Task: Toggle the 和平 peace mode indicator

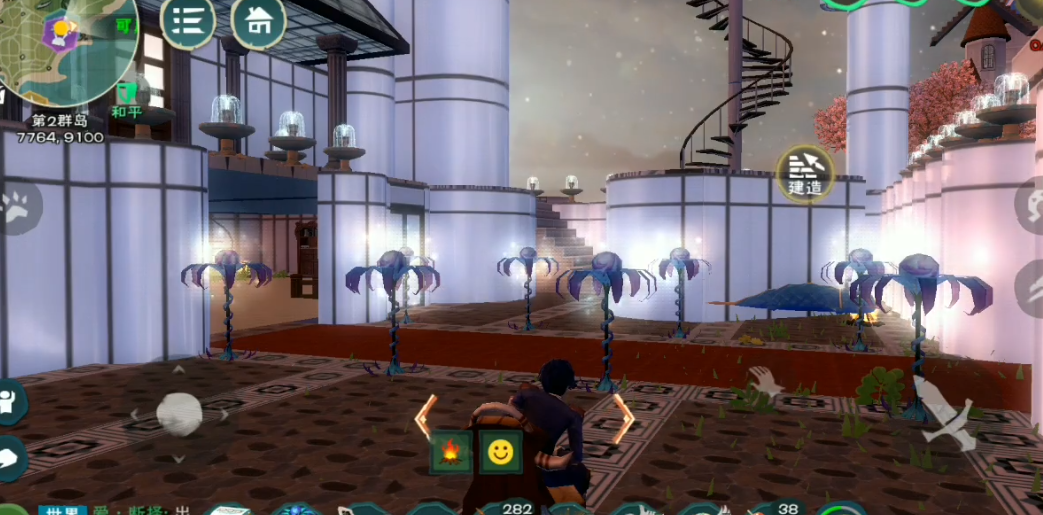Action: click(127, 102)
